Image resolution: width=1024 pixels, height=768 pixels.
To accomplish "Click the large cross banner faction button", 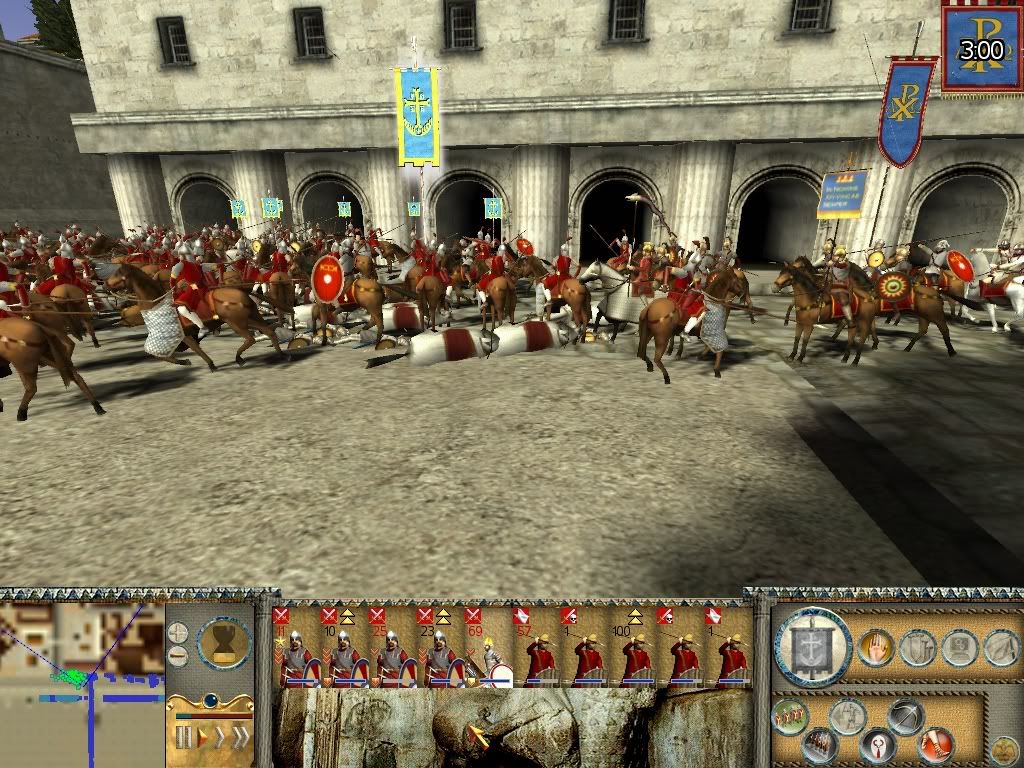I will pos(812,647).
